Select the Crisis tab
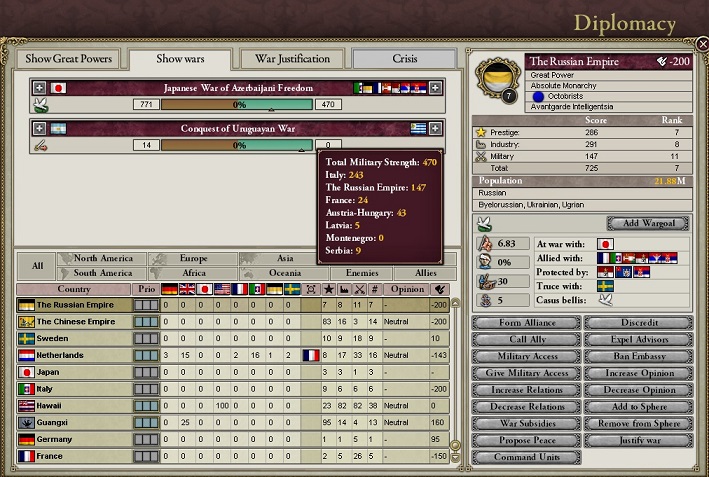 pyautogui.click(x=404, y=59)
